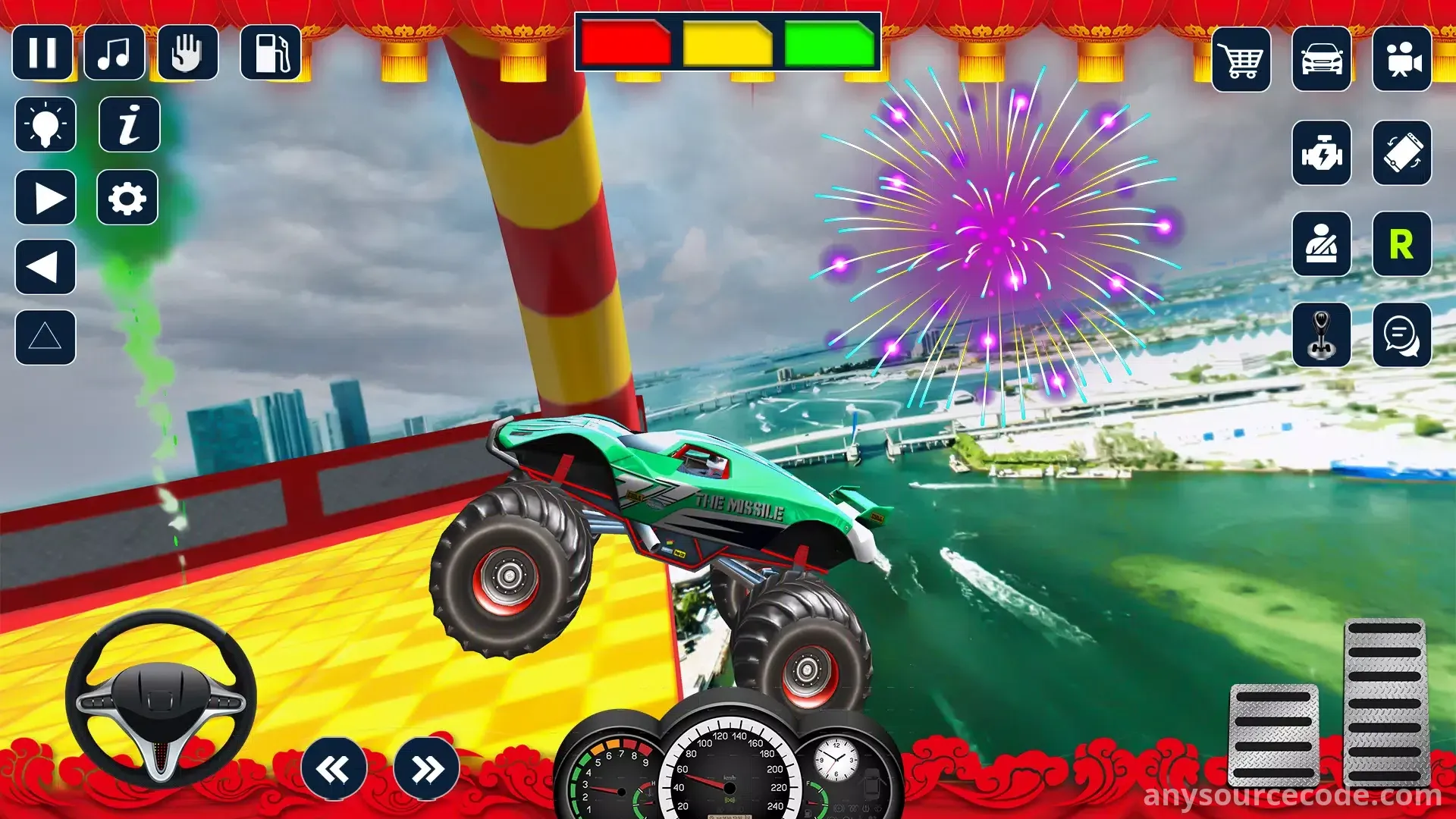Open the info button
Screen dimensions: 1456x819
point(130,124)
